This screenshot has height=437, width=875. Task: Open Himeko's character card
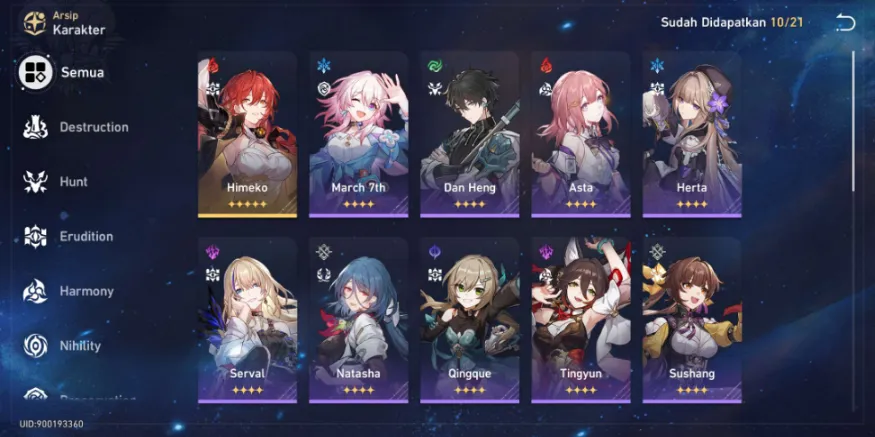[x=247, y=134]
